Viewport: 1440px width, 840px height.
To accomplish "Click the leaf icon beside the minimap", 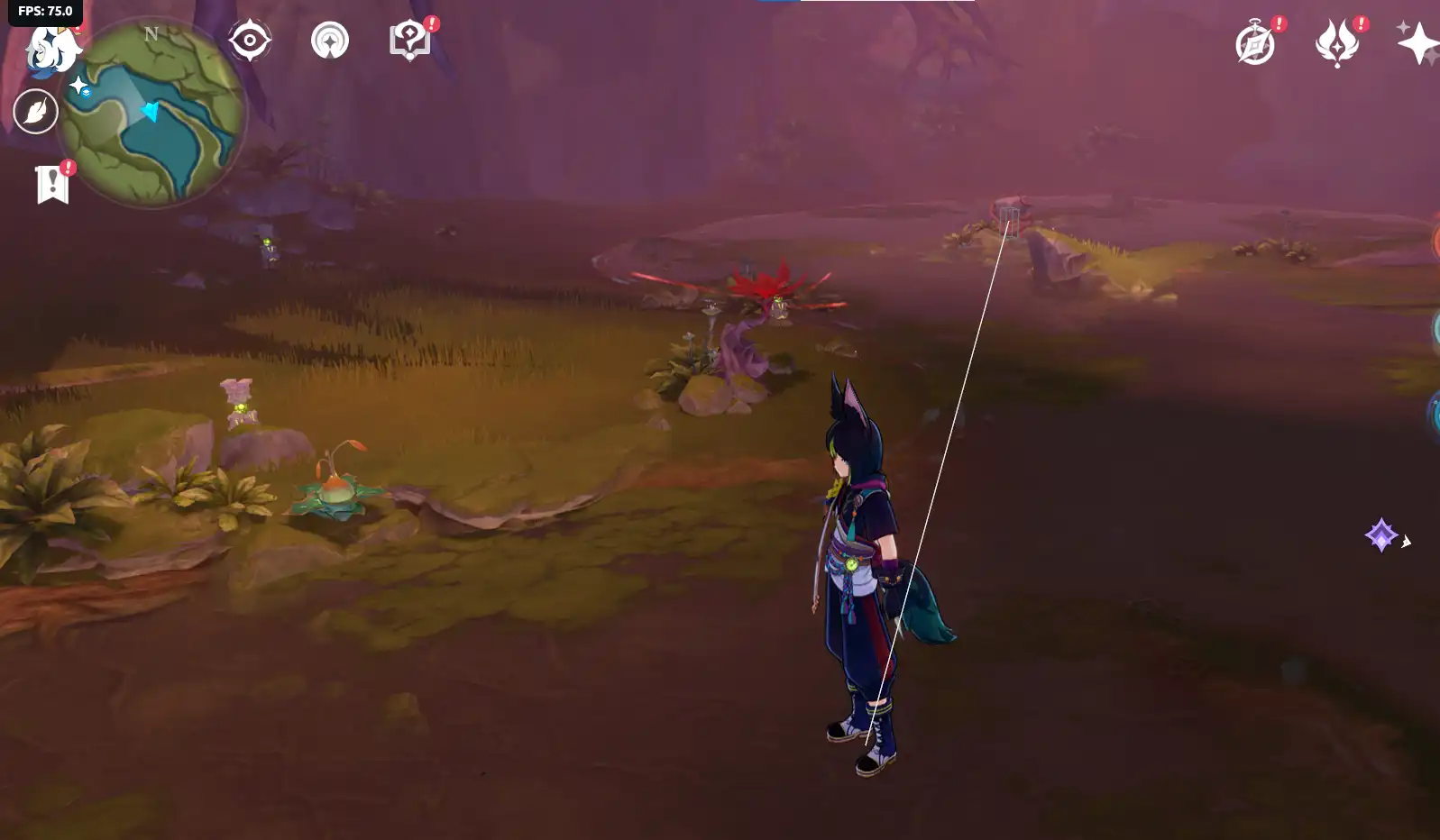I will 36,112.
